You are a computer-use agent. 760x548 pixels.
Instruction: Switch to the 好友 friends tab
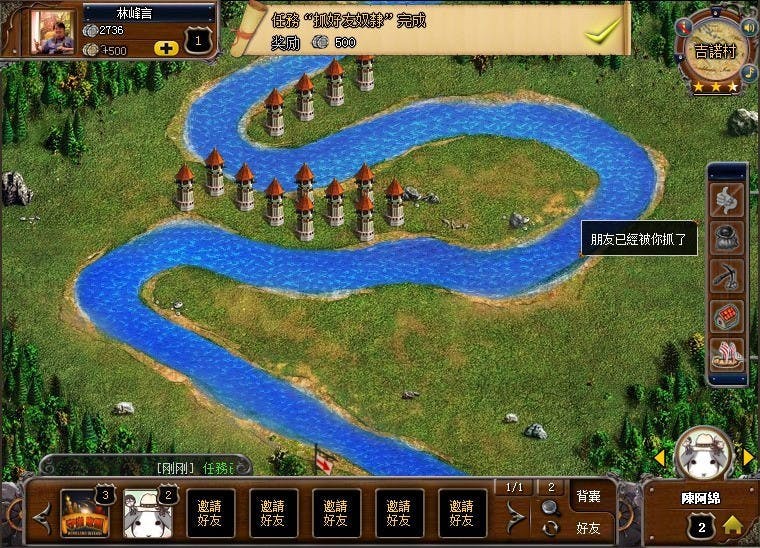tap(589, 526)
